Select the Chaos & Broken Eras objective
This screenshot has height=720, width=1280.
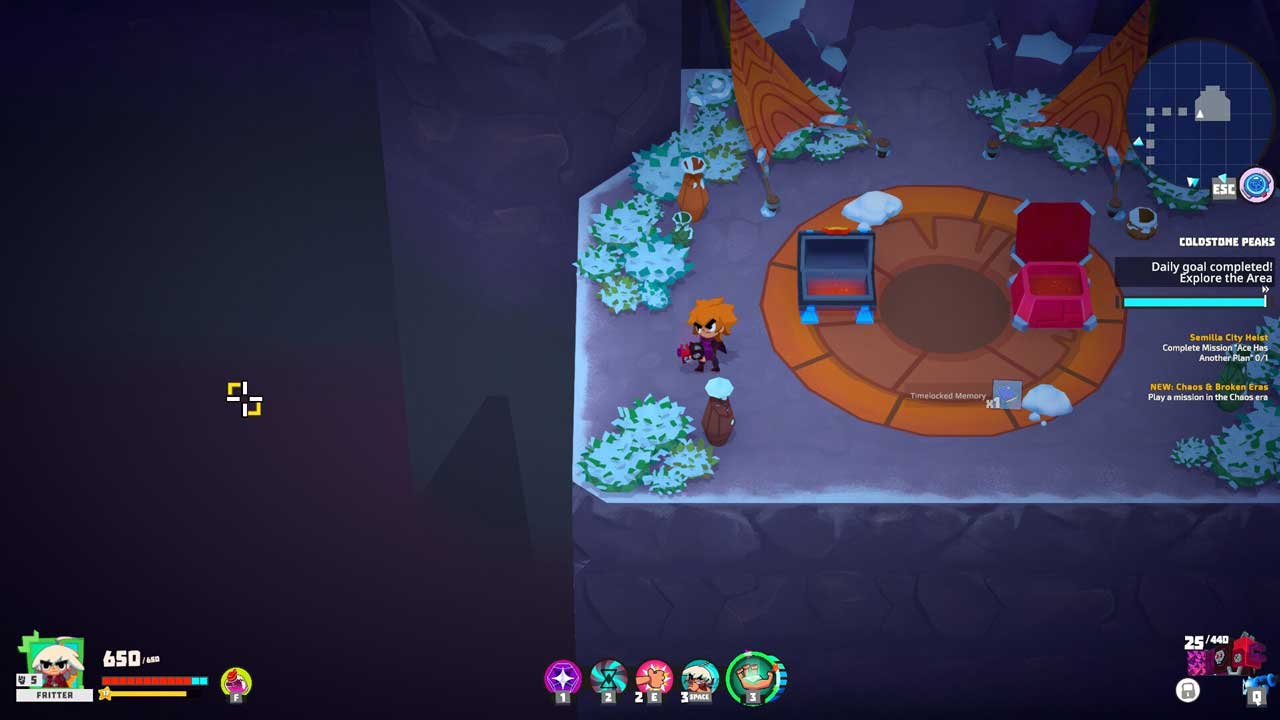click(1208, 392)
